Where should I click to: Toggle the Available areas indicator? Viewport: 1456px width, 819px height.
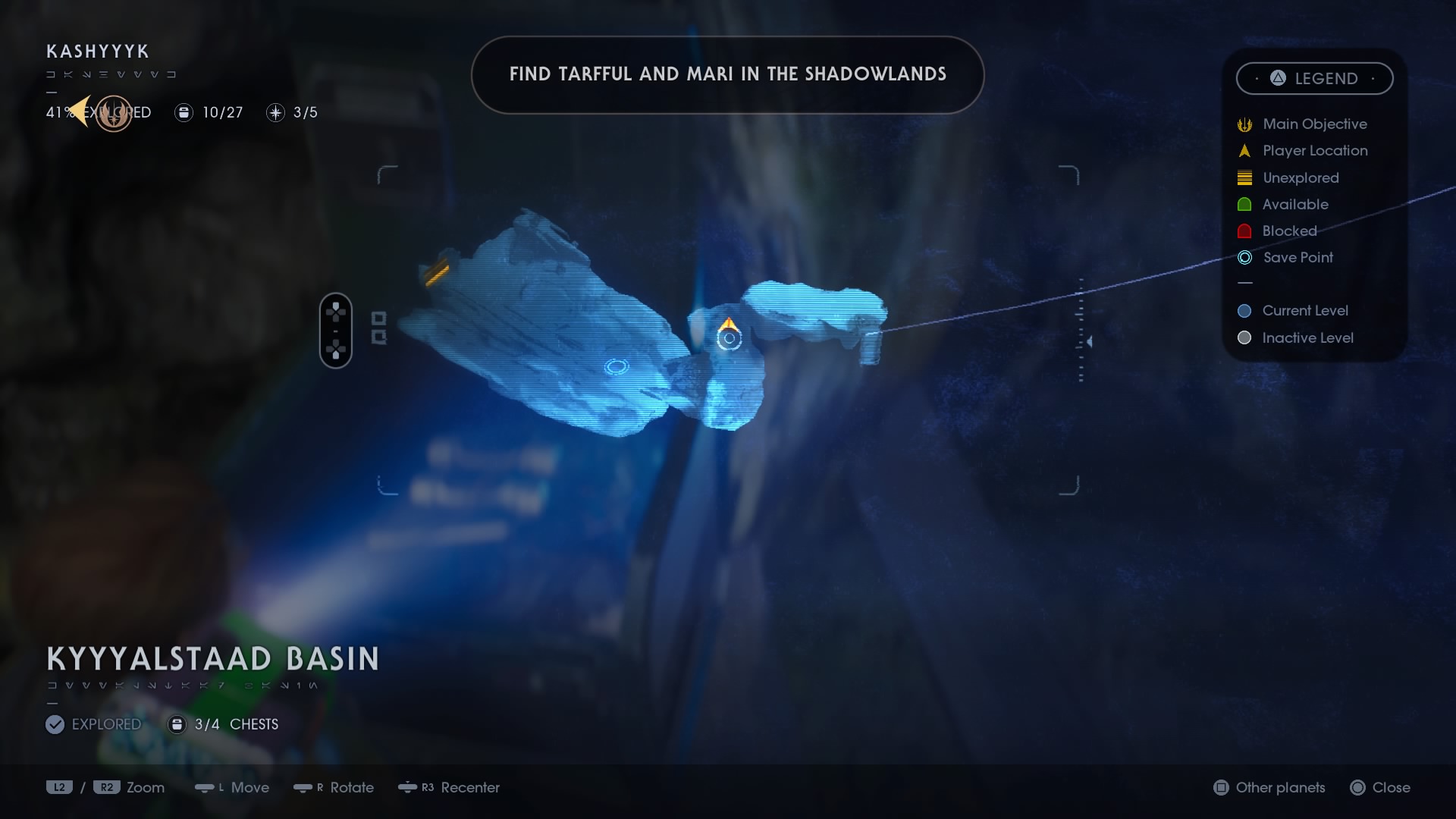(x=1245, y=204)
